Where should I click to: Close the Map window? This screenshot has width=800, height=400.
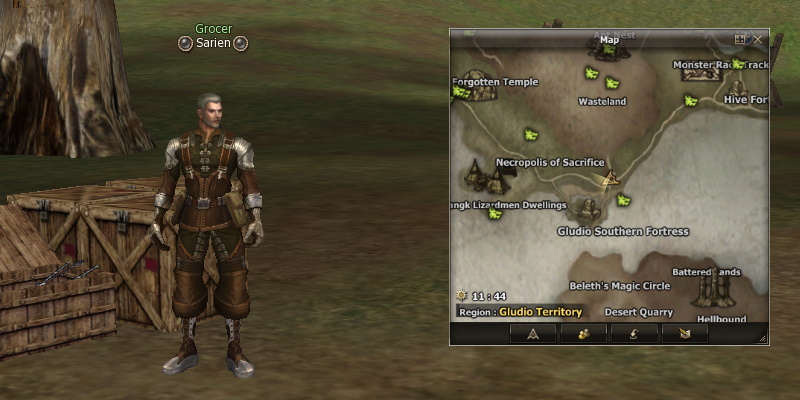[x=757, y=39]
